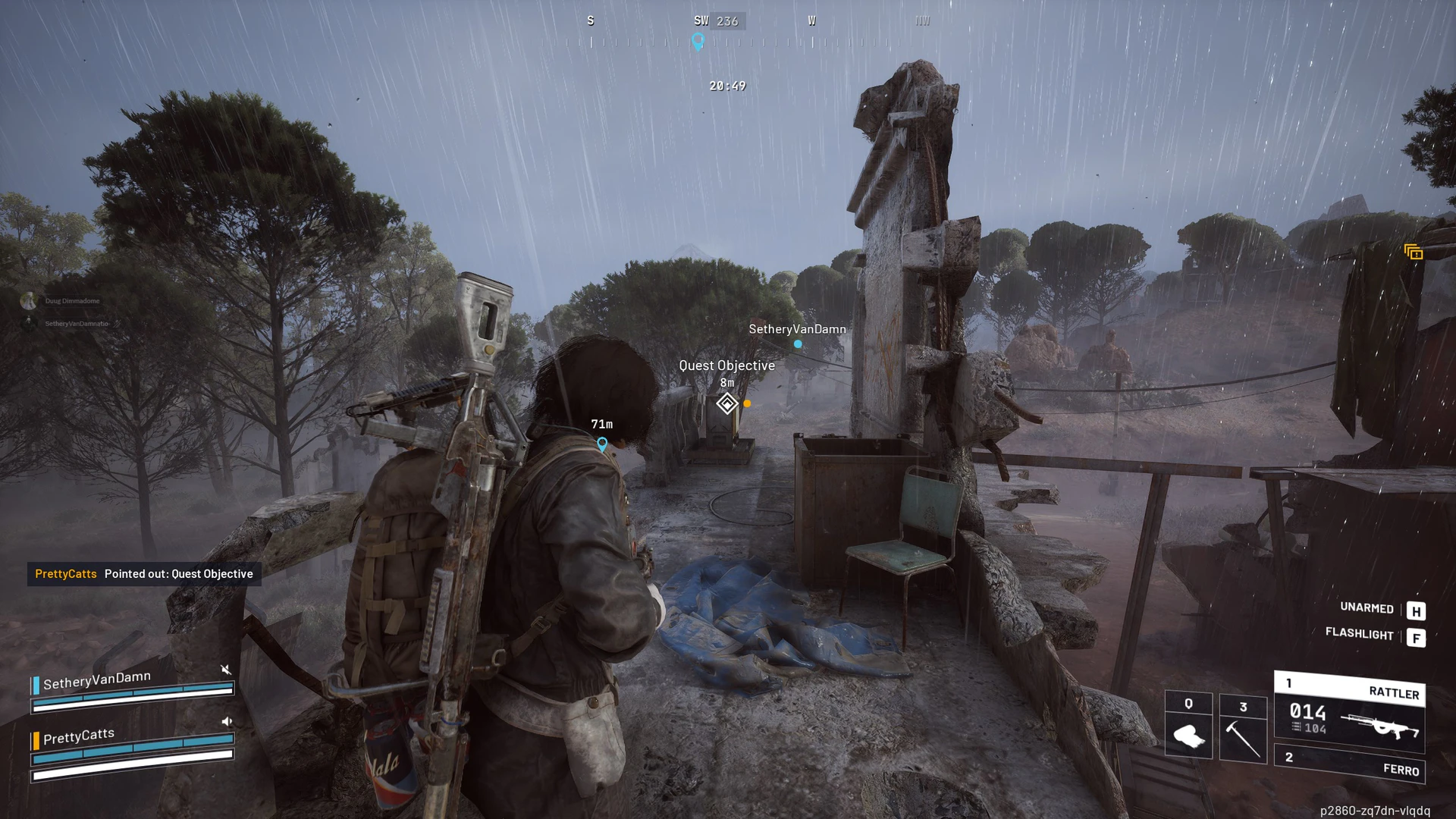Select SetheryVanDamn's teammate name tag
Screen dimensions: 1456x819
[797, 329]
